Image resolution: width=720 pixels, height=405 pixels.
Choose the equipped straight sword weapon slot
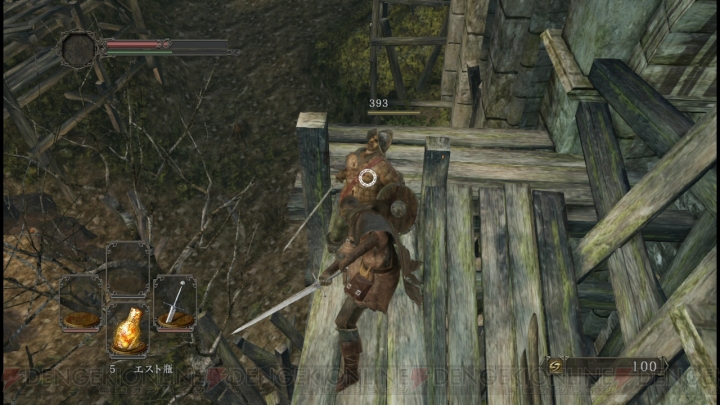point(175,303)
